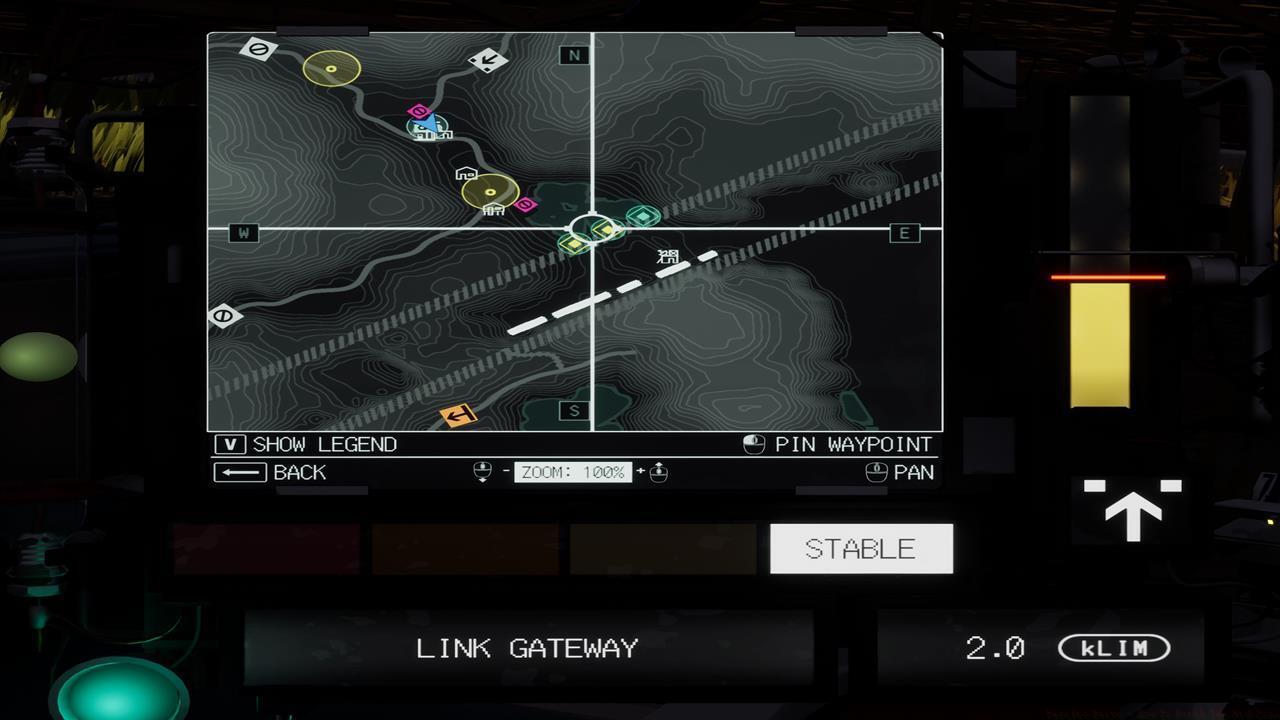Click the STABLE status button
The height and width of the screenshot is (720, 1280).
[861, 547]
